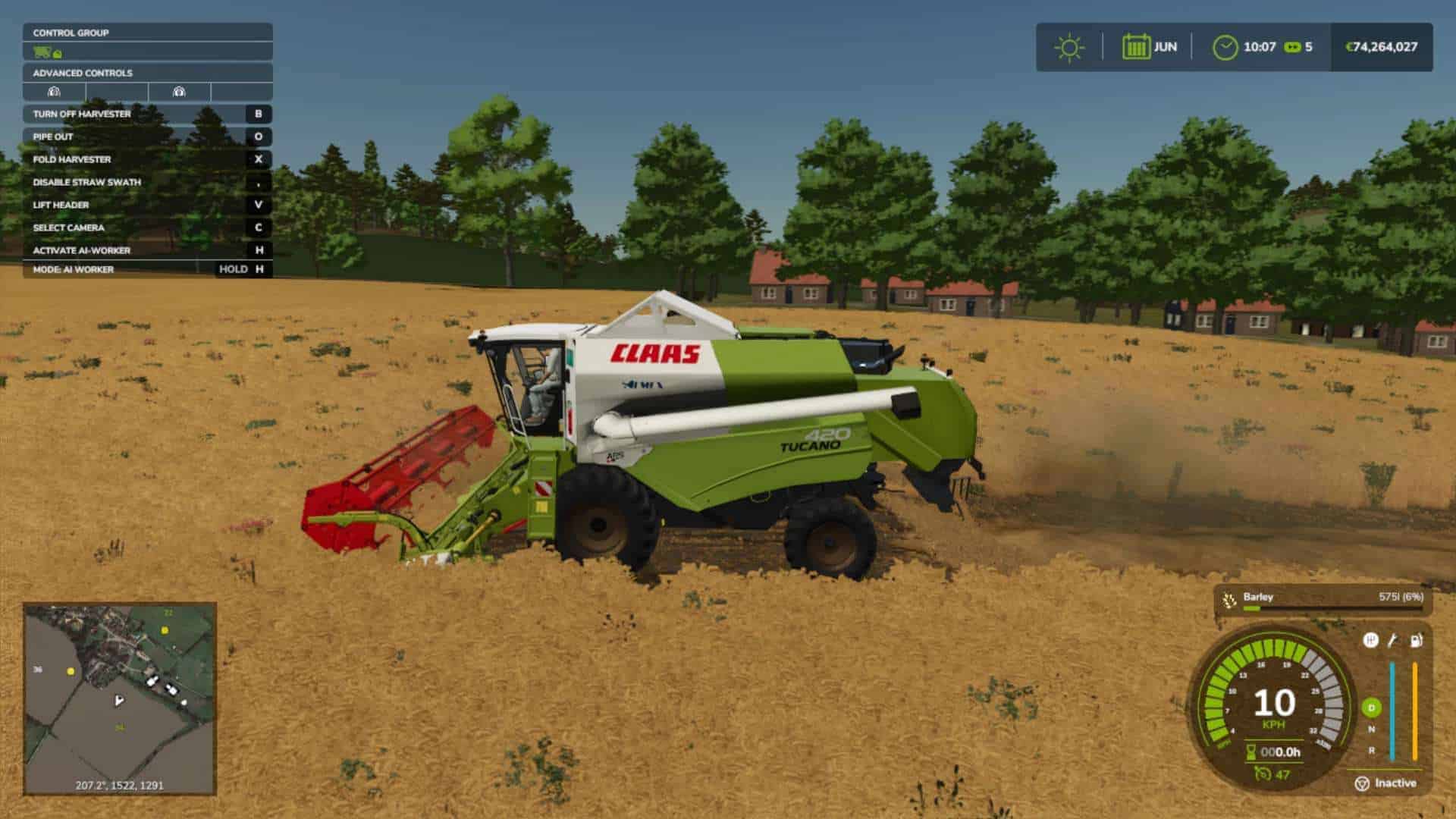Click the sunny weather icon

[x=1069, y=47]
